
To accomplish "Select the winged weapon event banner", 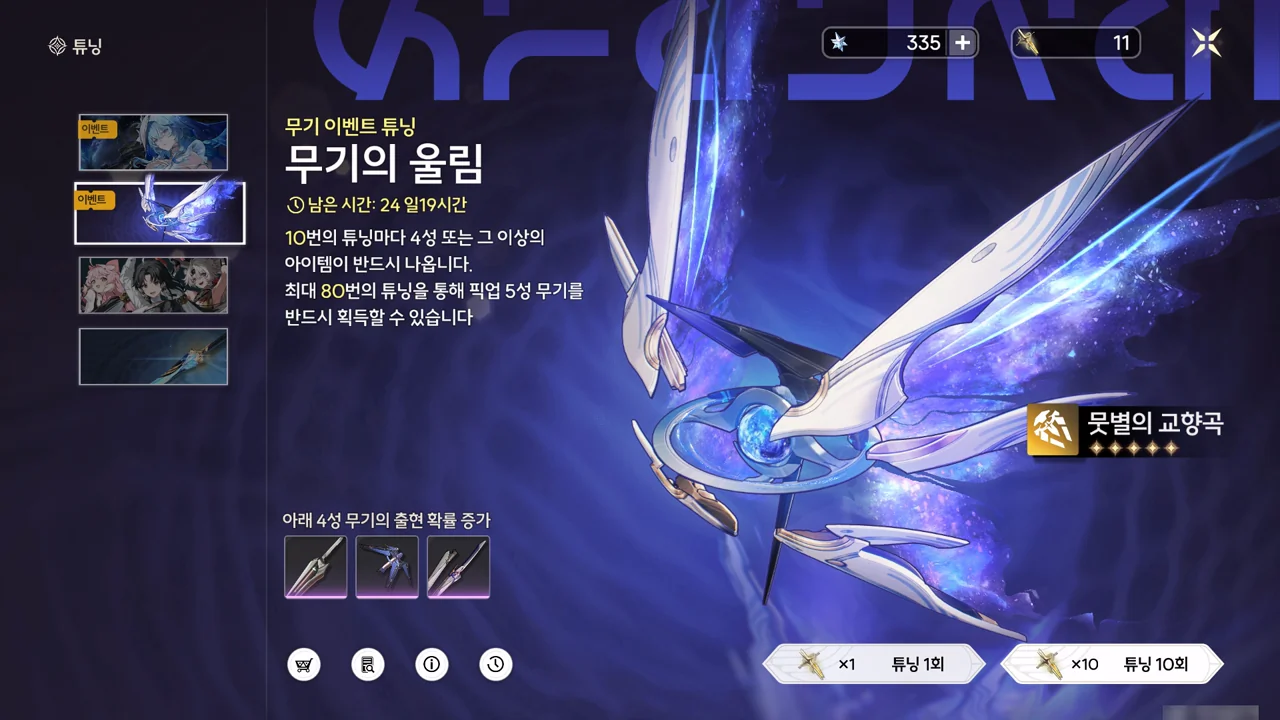I will click(160, 213).
